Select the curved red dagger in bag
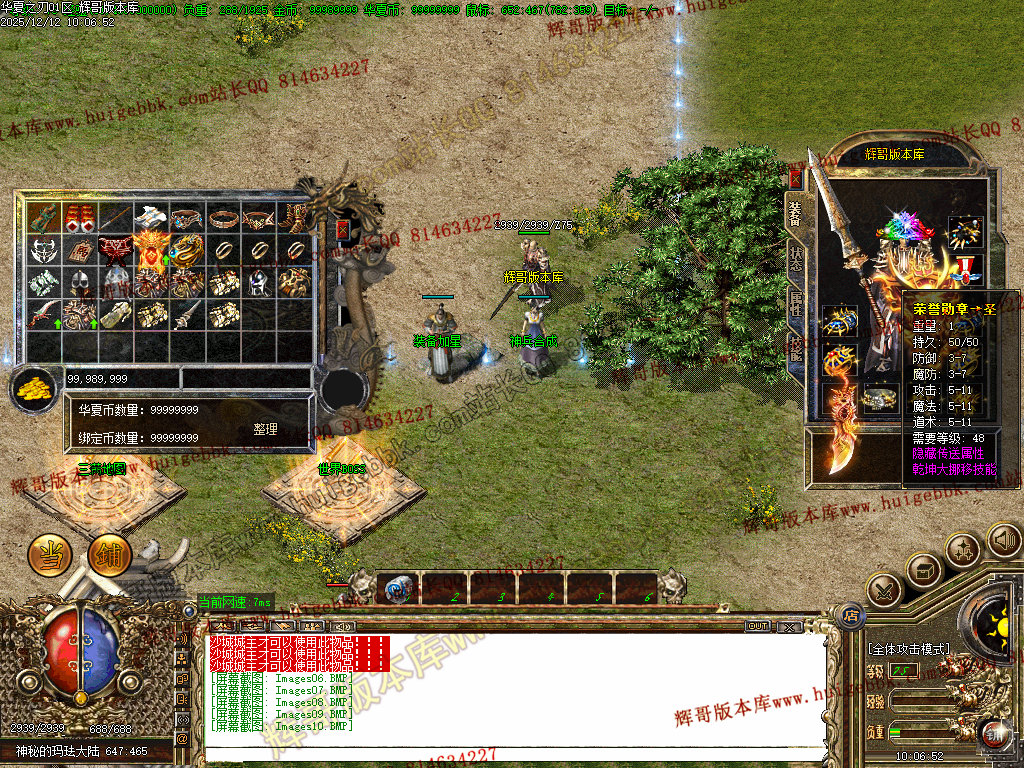 [43, 315]
